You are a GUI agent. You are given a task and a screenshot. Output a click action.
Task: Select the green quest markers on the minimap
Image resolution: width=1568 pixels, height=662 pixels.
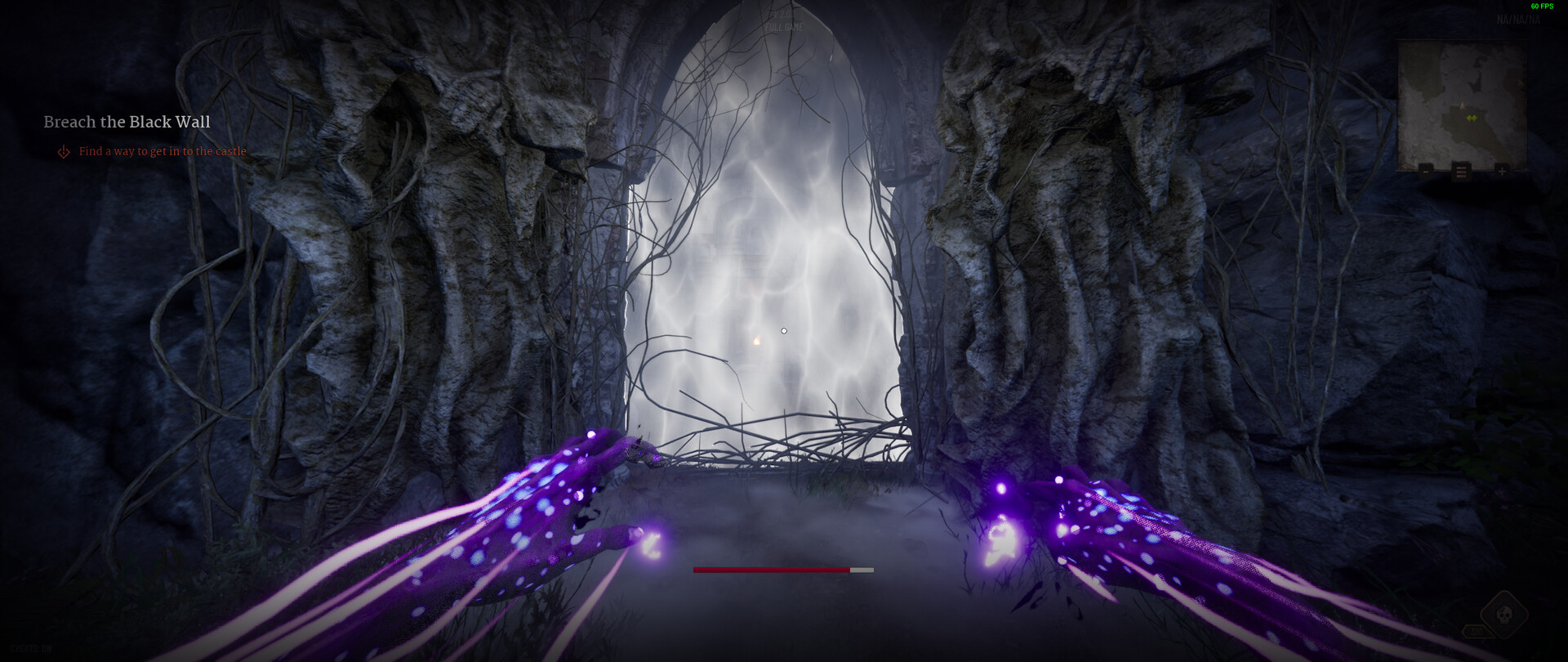(1472, 117)
